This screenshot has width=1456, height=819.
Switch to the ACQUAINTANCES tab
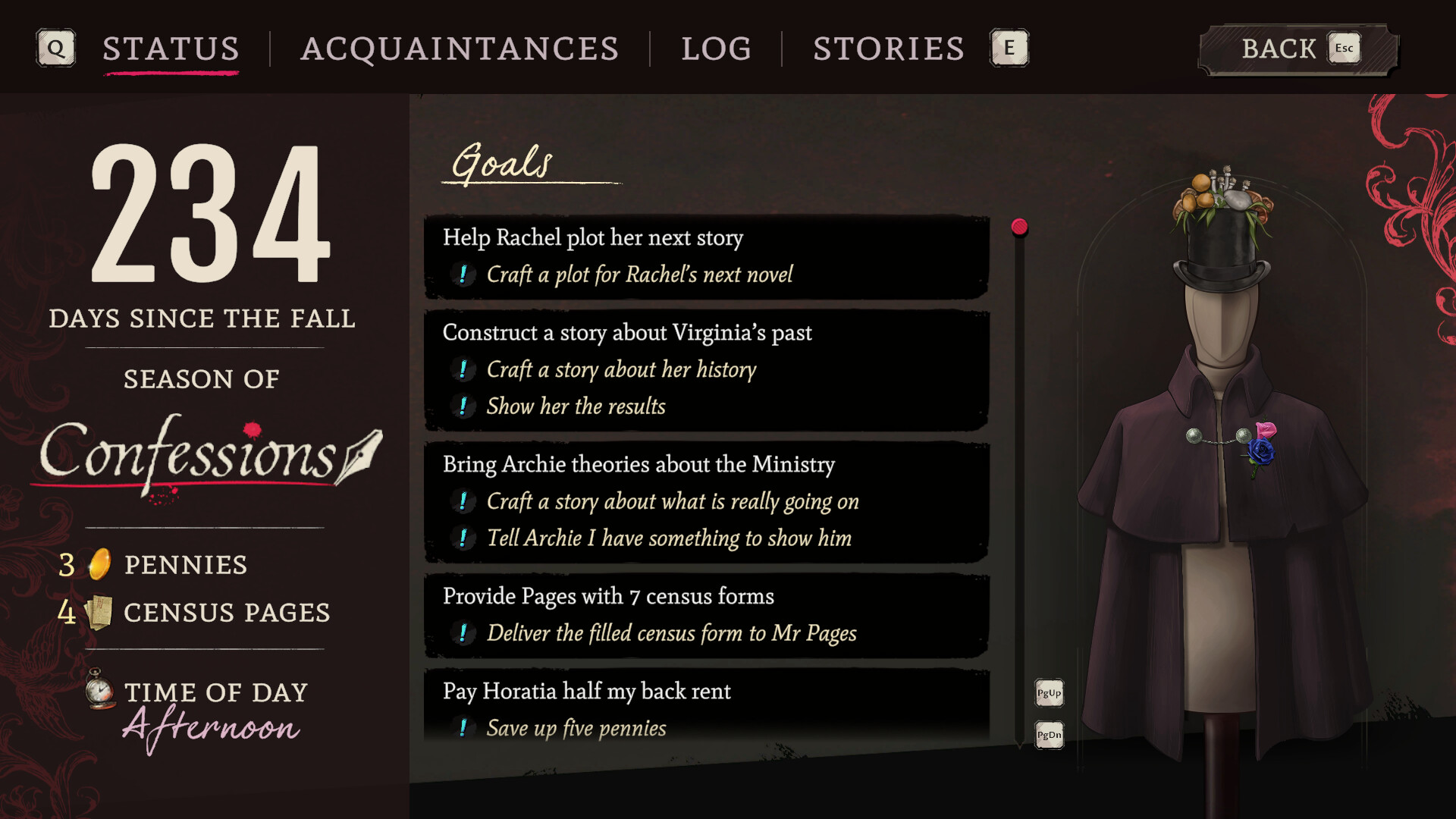click(460, 49)
